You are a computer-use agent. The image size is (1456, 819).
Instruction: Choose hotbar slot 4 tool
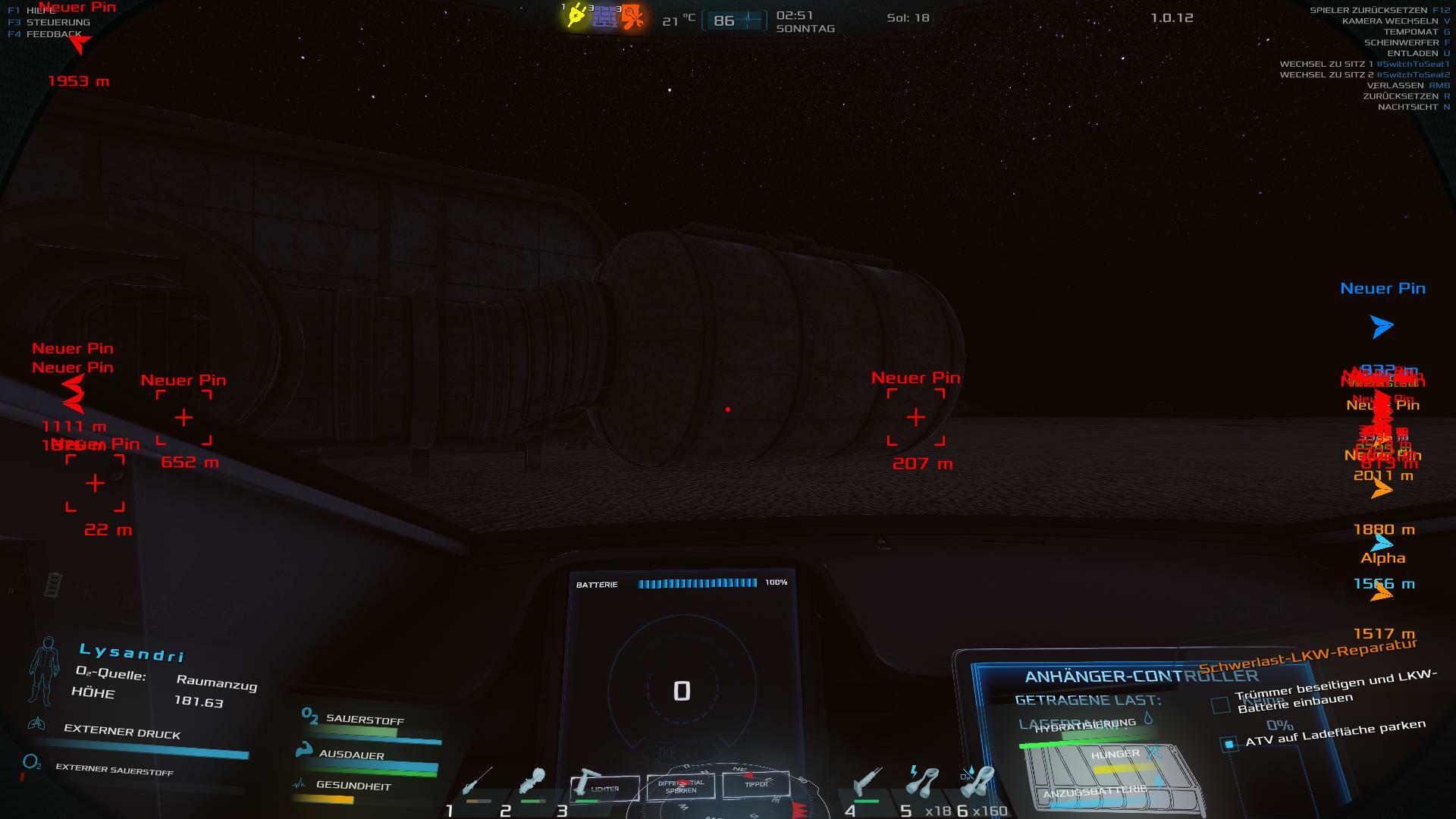pos(865,782)
